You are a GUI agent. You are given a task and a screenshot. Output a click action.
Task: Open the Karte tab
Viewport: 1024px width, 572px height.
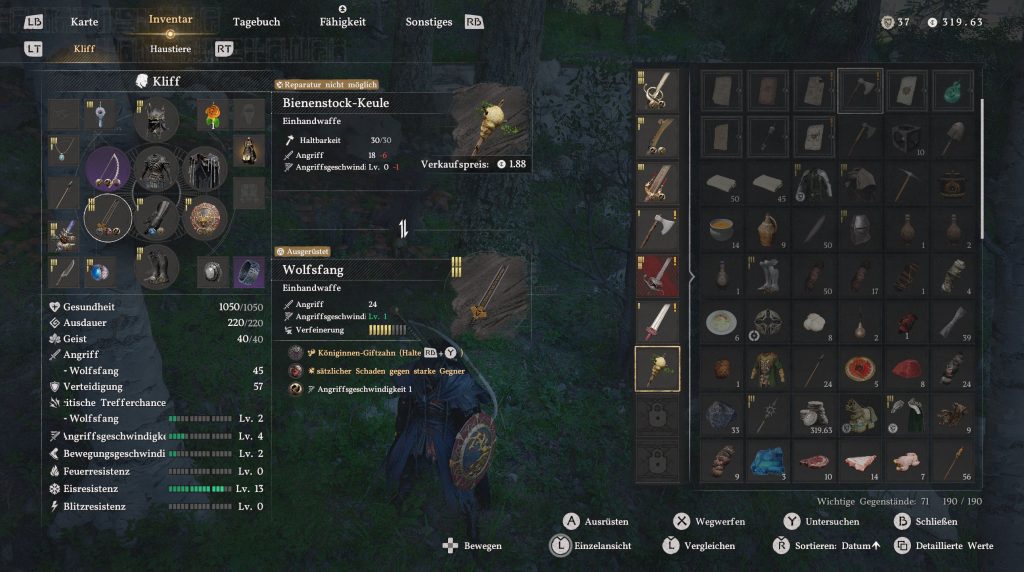(x=85, y=22)
